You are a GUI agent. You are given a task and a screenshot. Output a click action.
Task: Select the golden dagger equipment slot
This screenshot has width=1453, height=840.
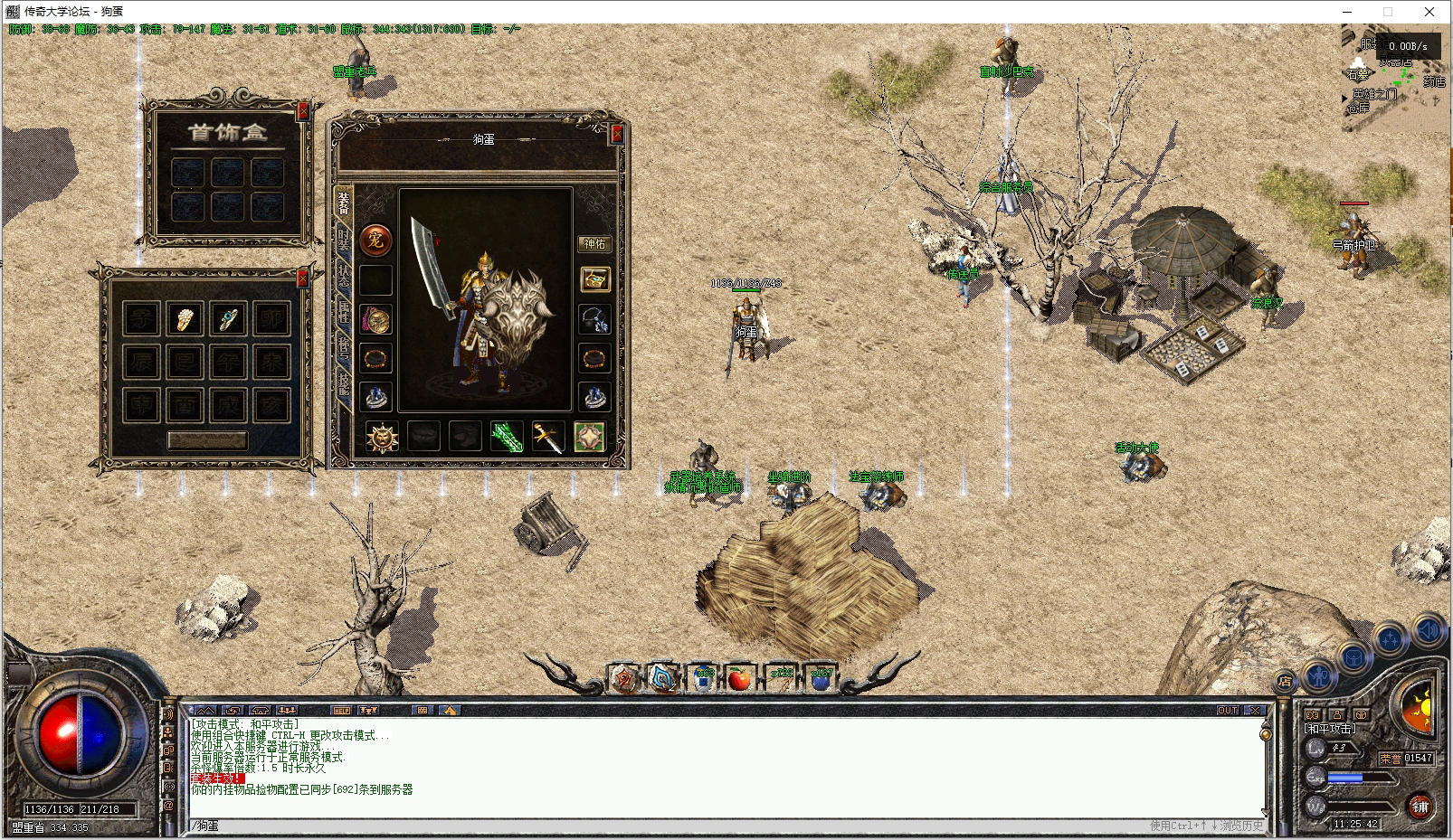(x=547, y=437)
